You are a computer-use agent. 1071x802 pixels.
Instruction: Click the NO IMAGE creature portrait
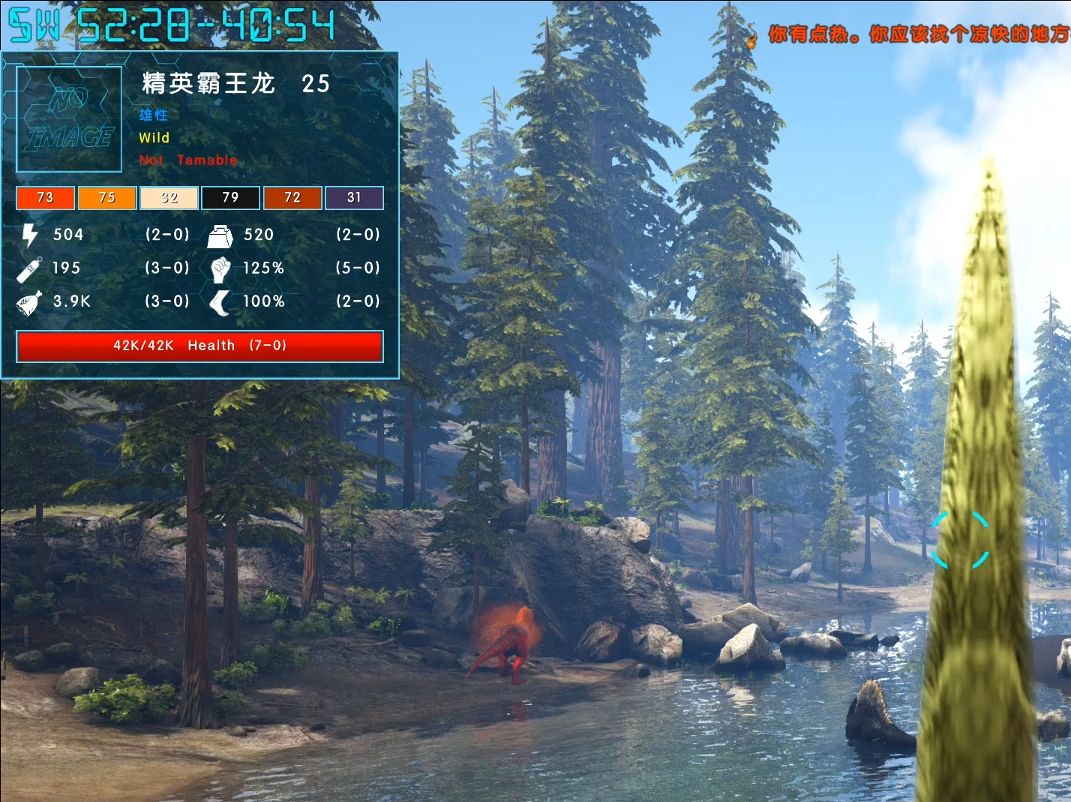[69, 119]
